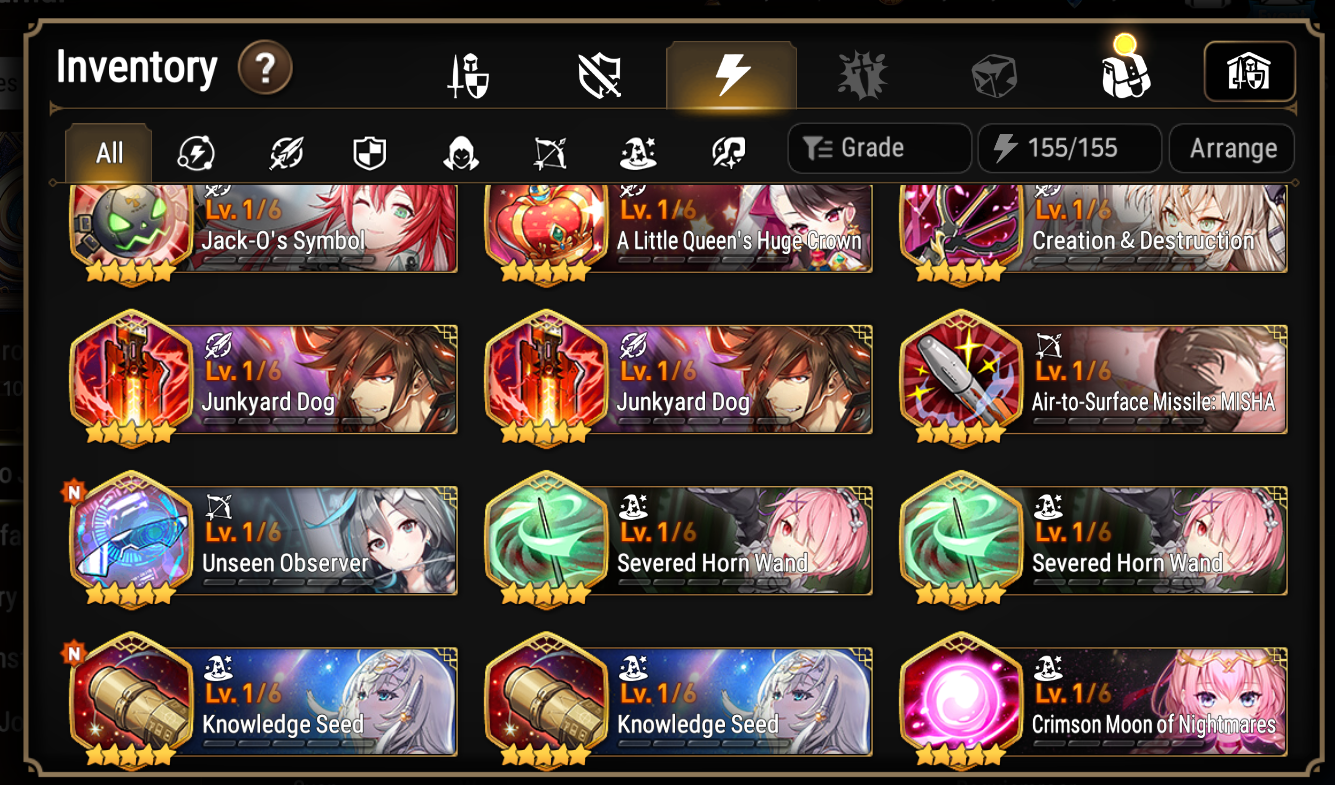The width and height of the screenshot is (1335, 785).
Task: Open the sword and shield equipment tab
Action: pyautogui.click(x=468, y=73)
